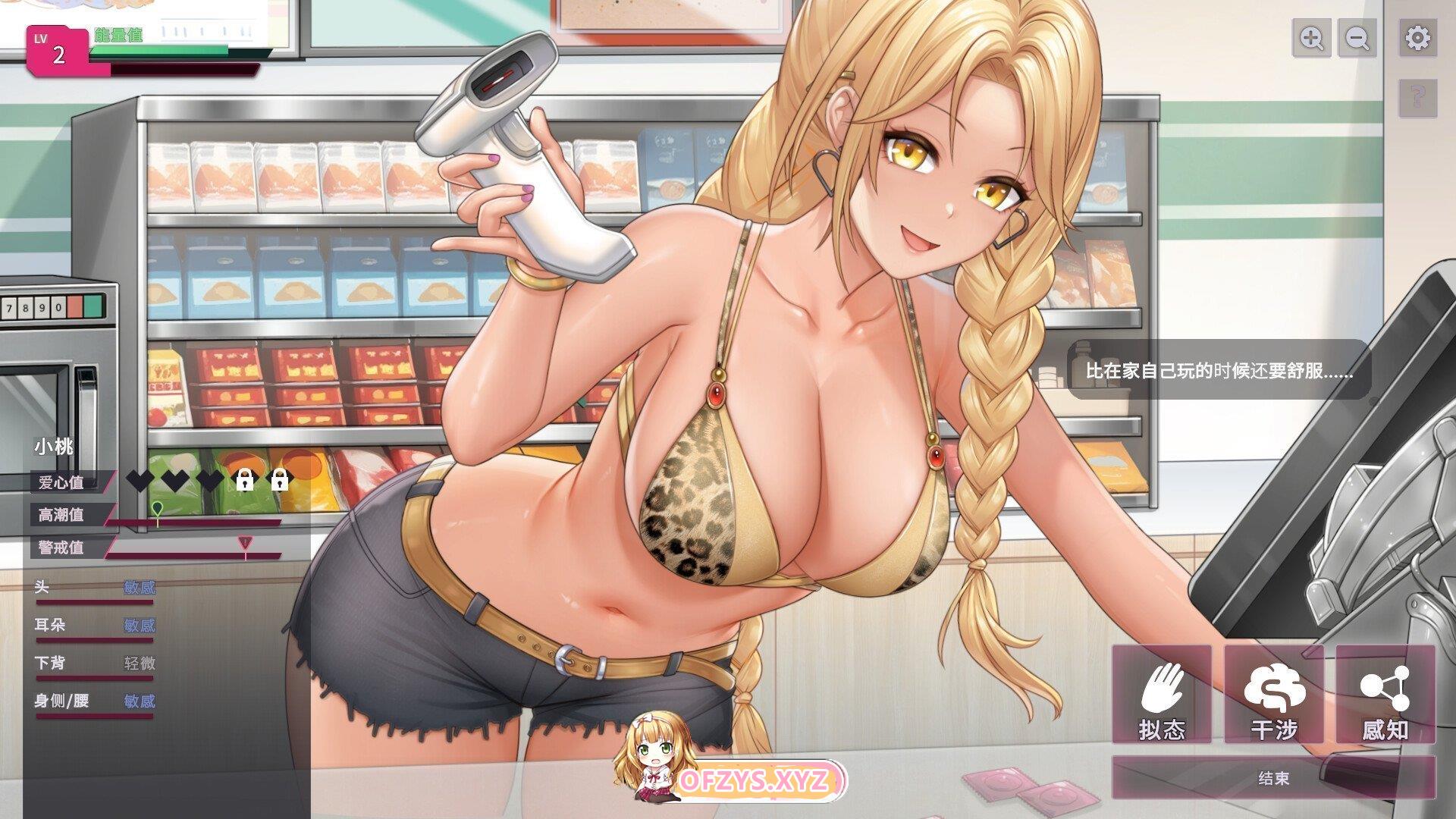Click the zoom-in magnifier button

pyautogui.click(x=1311, y=38)
